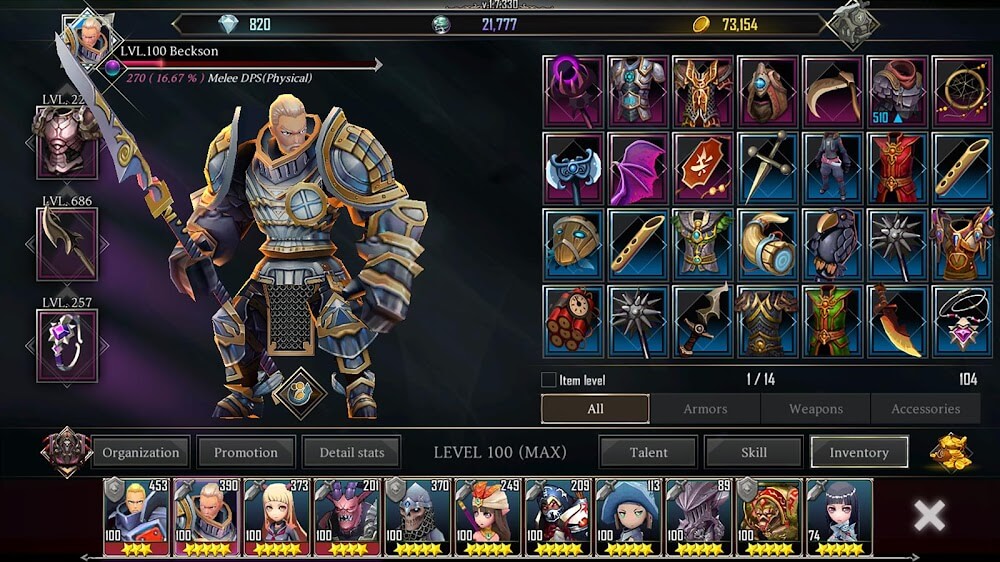Pick the dynamite bundle with clock item
Viewport: 1000px width, 562px height.
click(x=573, y=321)
